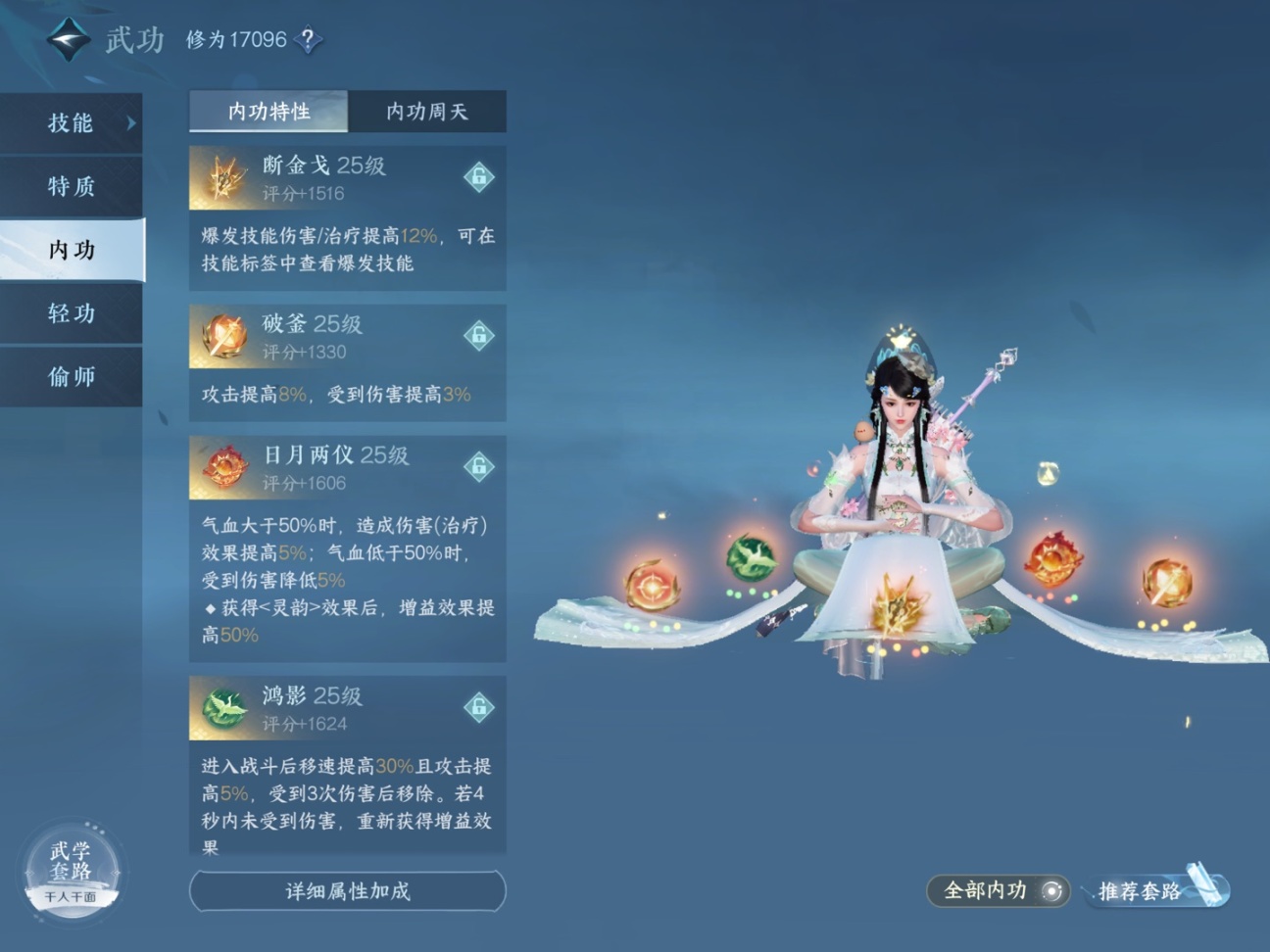Click the 详细属性加成 button
Viewport: 1270px width, 952px height.
[x=347, y=891]
